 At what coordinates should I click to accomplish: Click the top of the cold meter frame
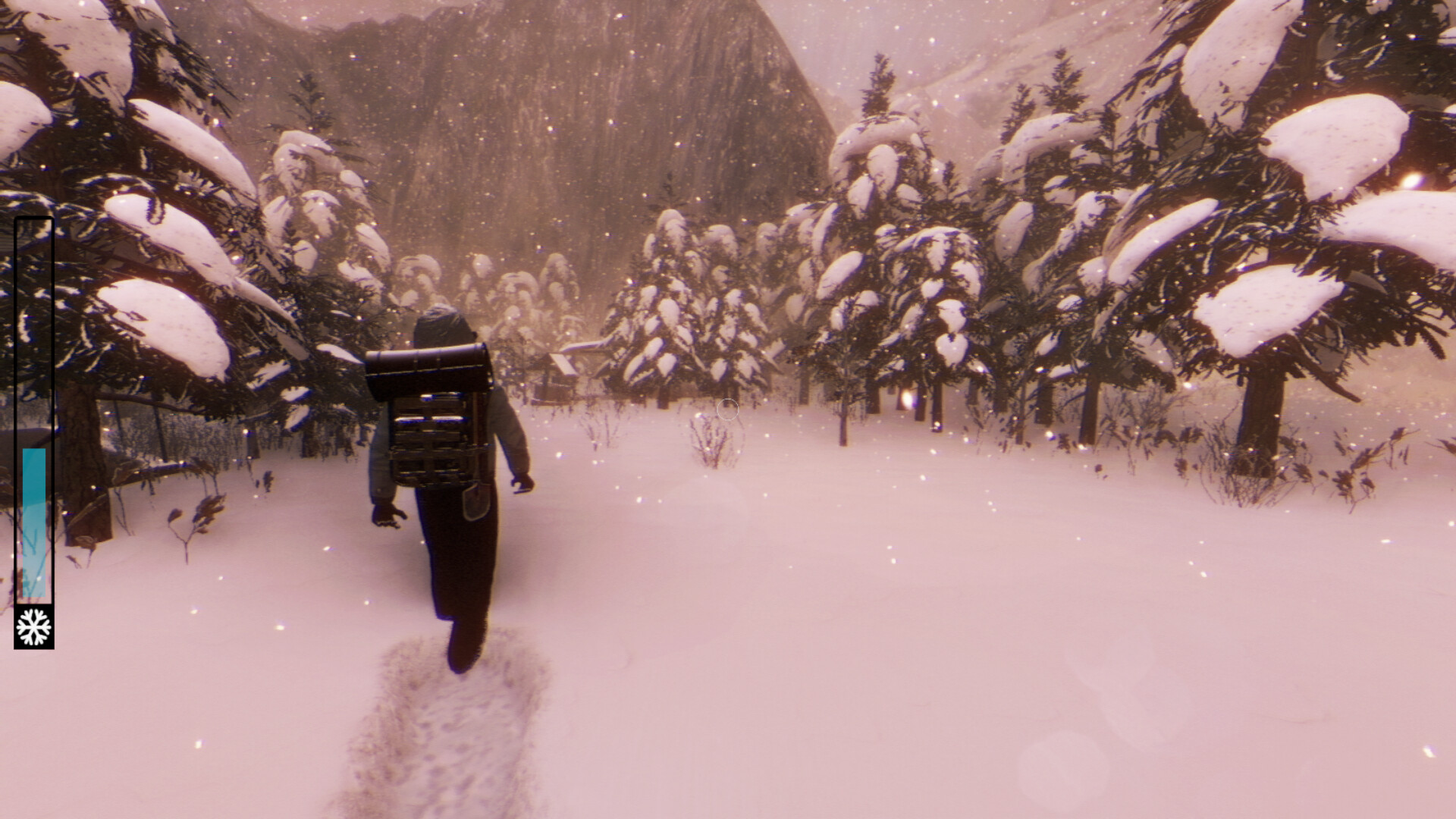pyautogui.click(x=34, y=220)
